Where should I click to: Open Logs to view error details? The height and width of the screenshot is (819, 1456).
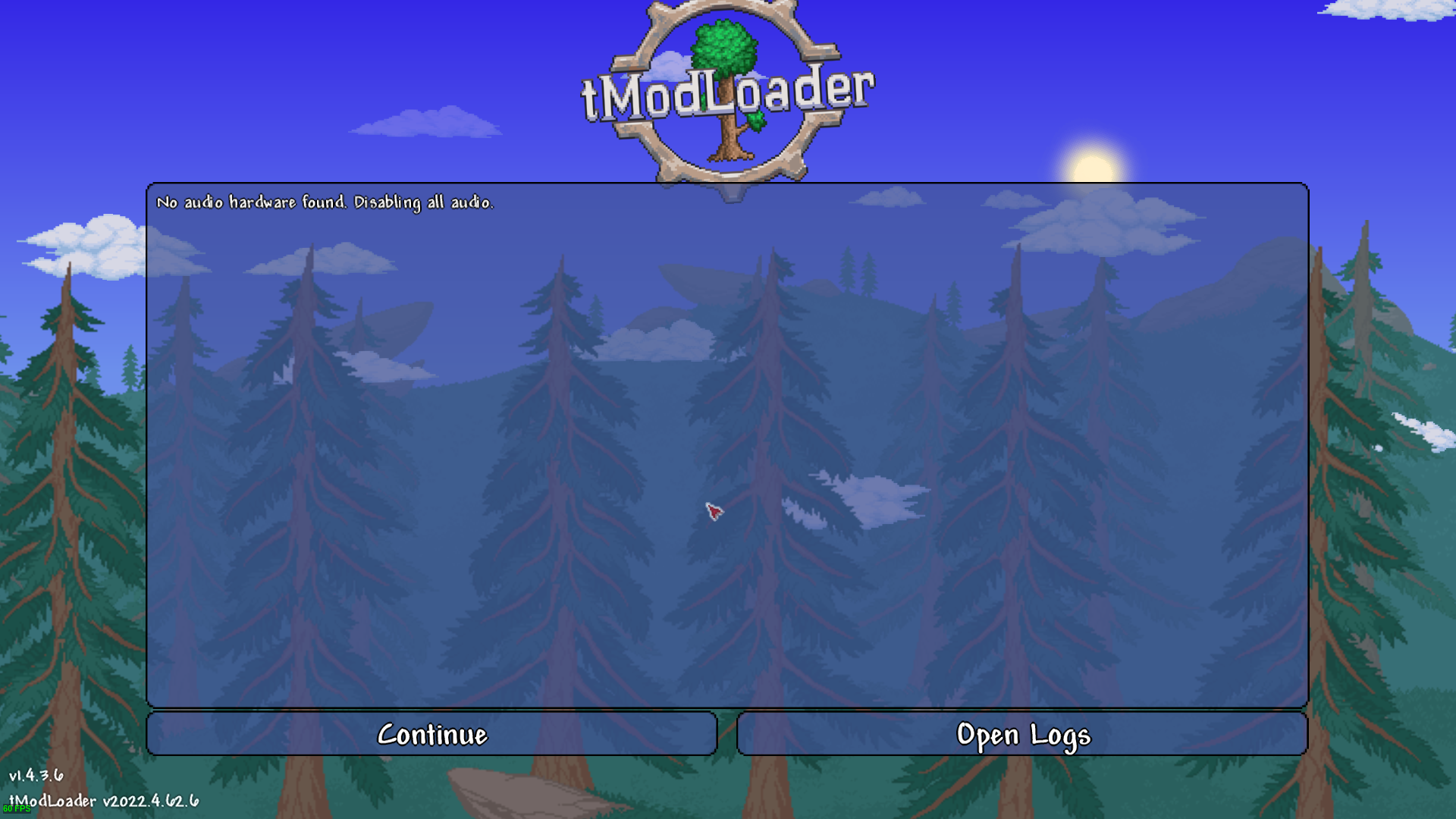click(1022, 734)
